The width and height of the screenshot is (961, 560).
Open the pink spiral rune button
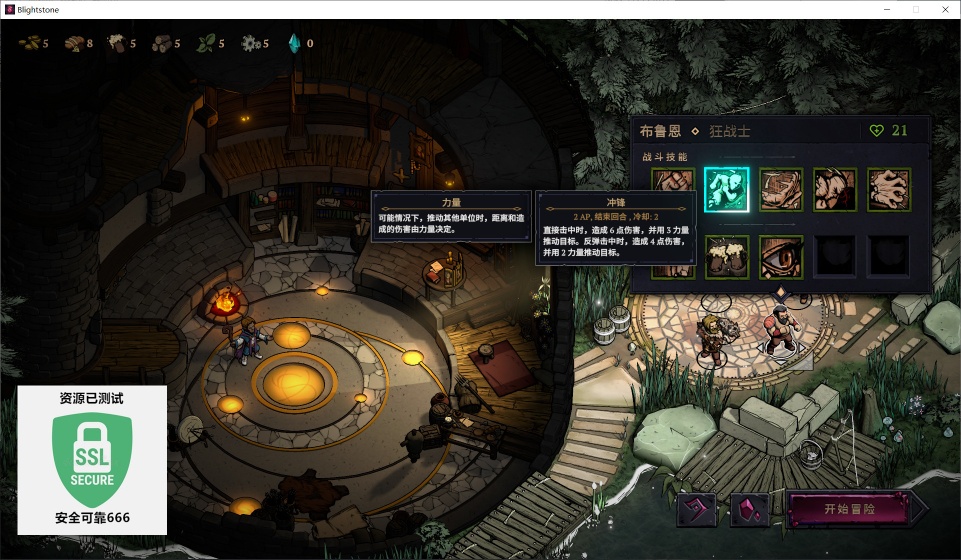click(697, 510)
